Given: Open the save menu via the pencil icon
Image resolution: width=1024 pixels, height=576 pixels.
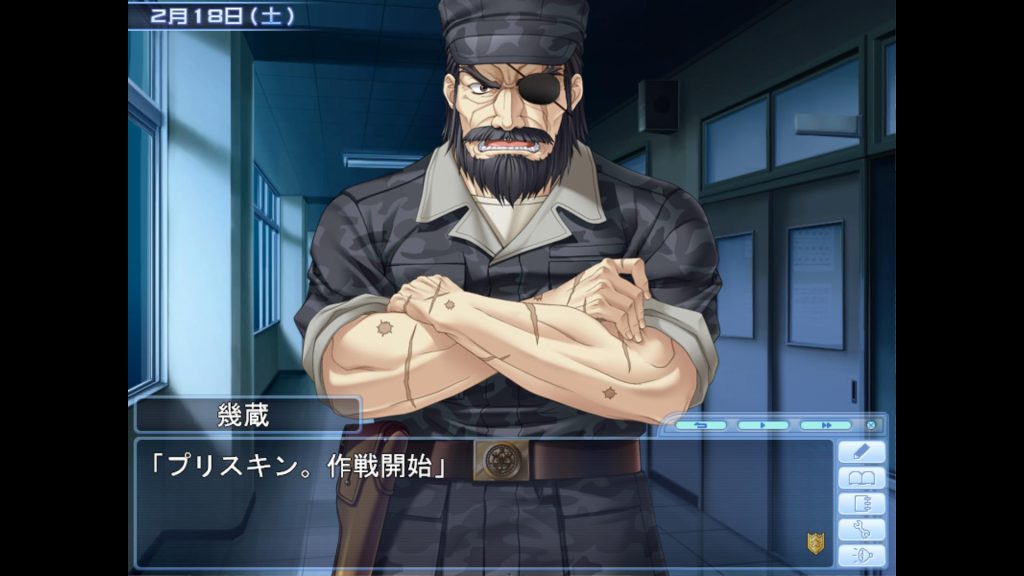Looking at the screenshot, I should click(861, 452).
